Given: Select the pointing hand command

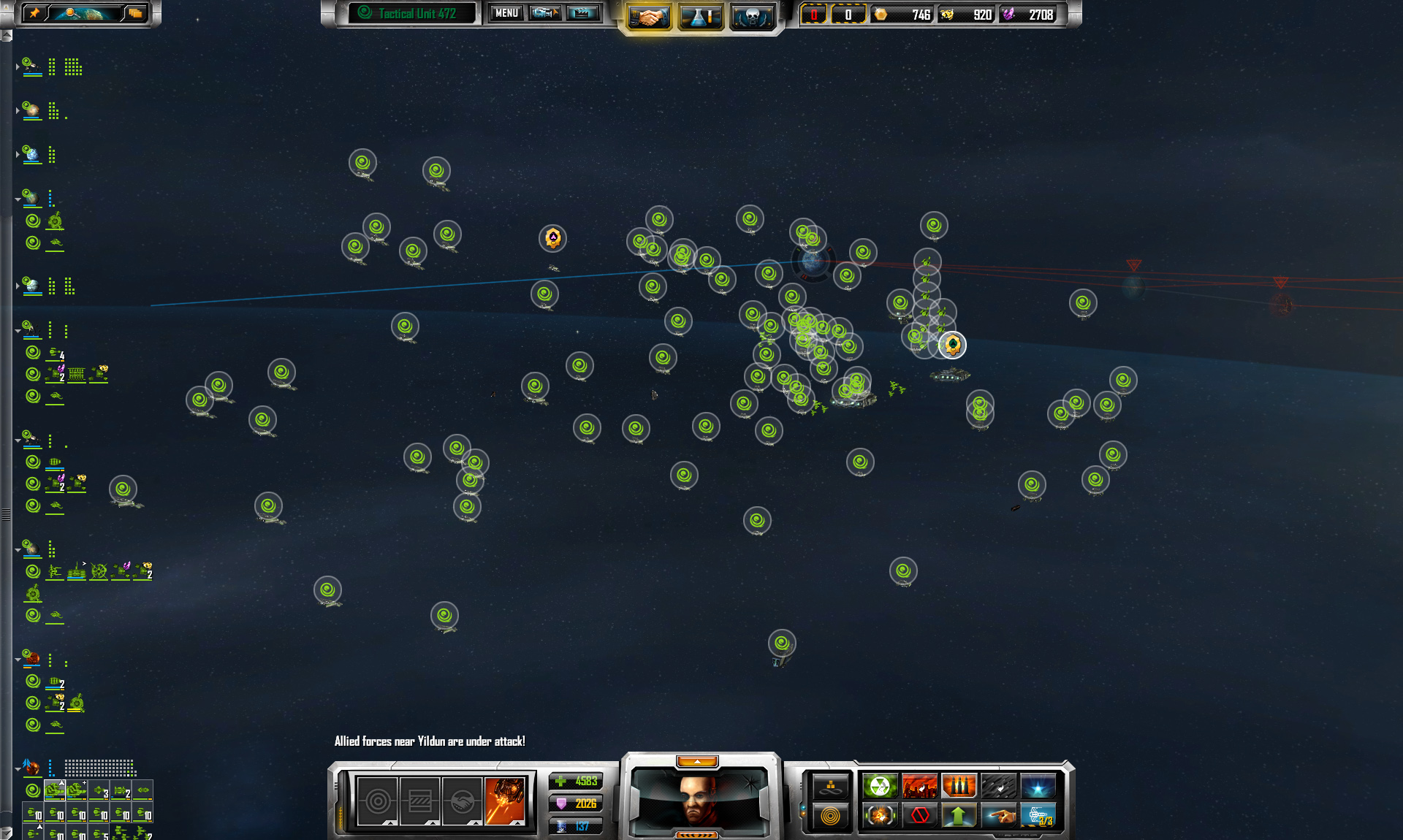Looking at the screenshot, I should [998, 814].
